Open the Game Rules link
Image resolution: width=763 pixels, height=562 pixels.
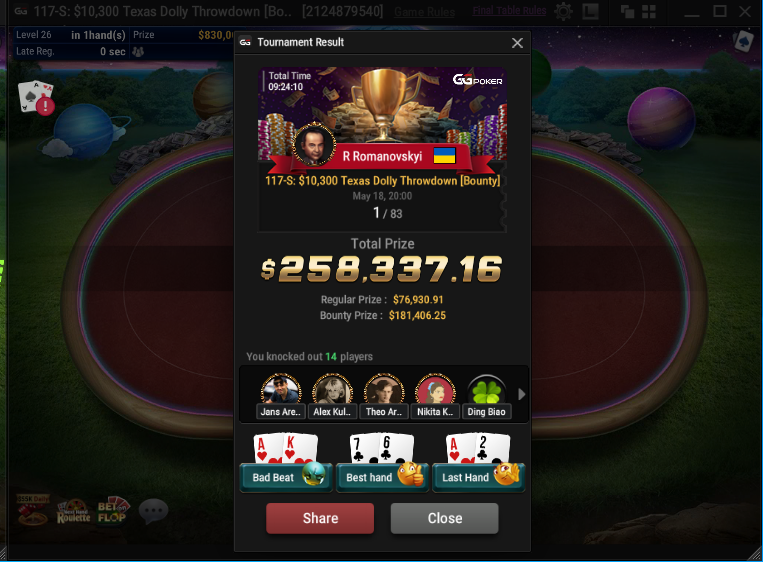pyautogui.click(x=426, y=12)
